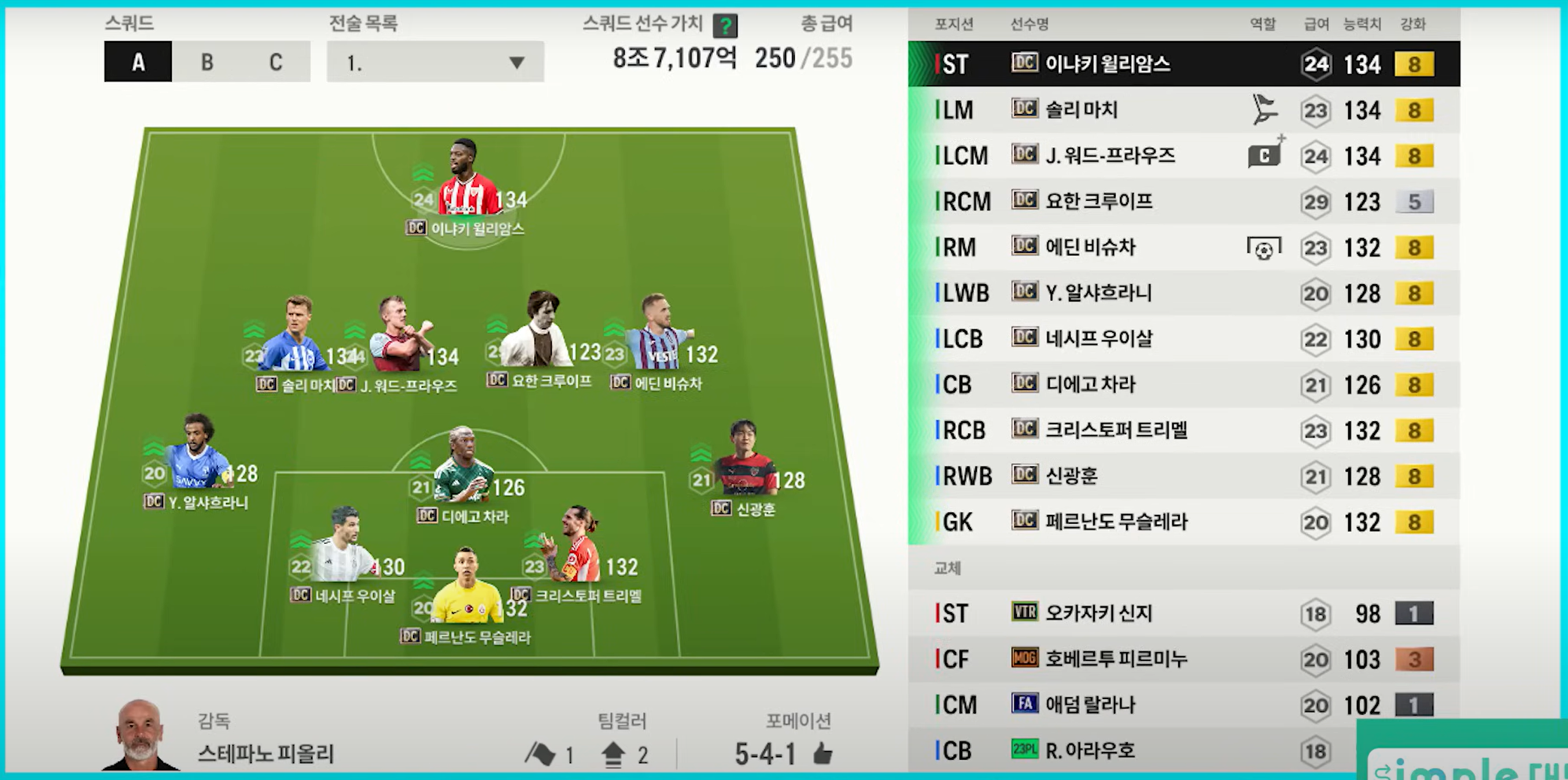
Task: Select 신광훈 on the pitch
Action: pos(744,463)
